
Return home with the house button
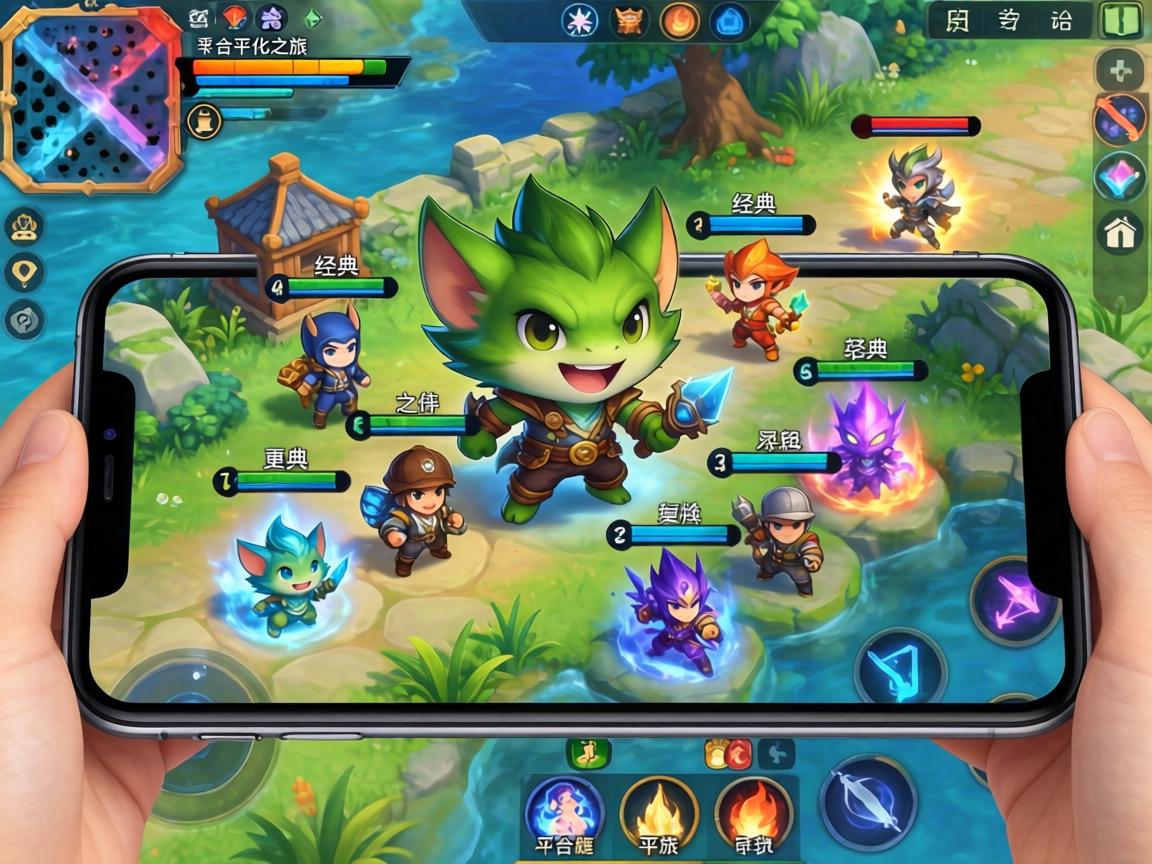coord(1120,233)
